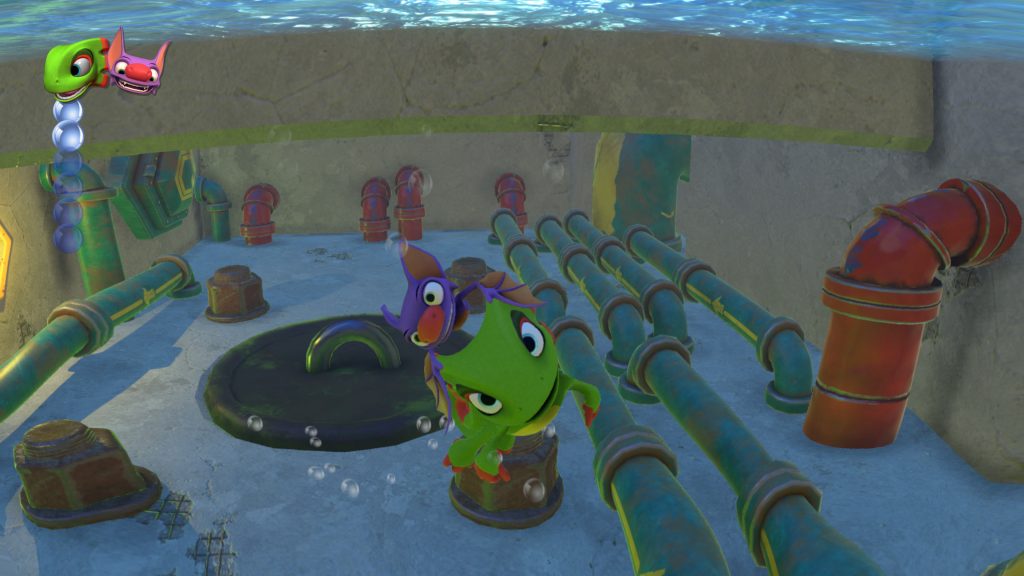Click the Yooka and Laylee portrait icon
The image size is (1024, 576).
(x=106, y=66)
